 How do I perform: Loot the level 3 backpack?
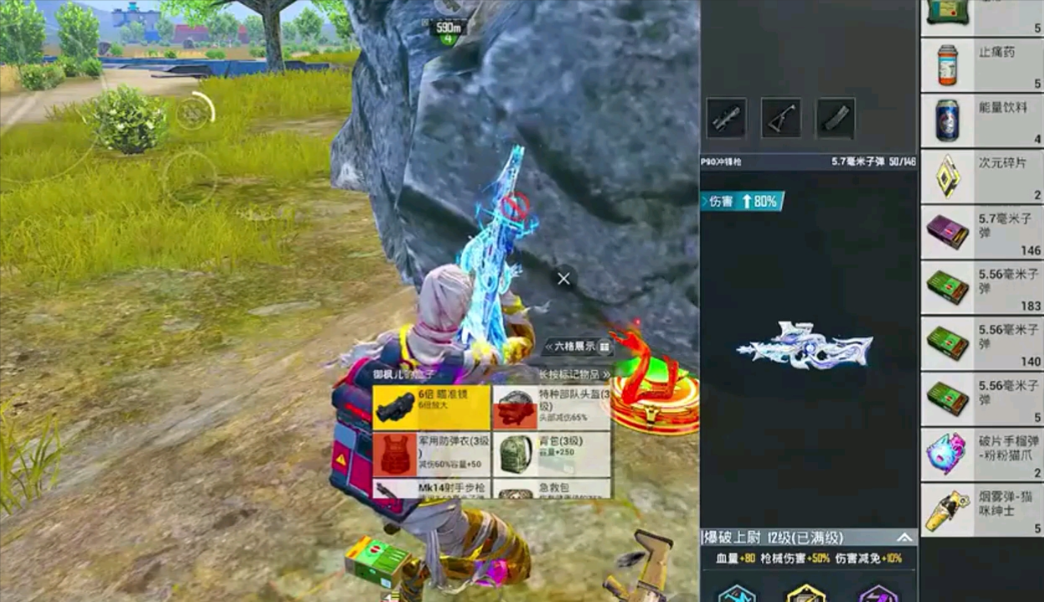551,454
